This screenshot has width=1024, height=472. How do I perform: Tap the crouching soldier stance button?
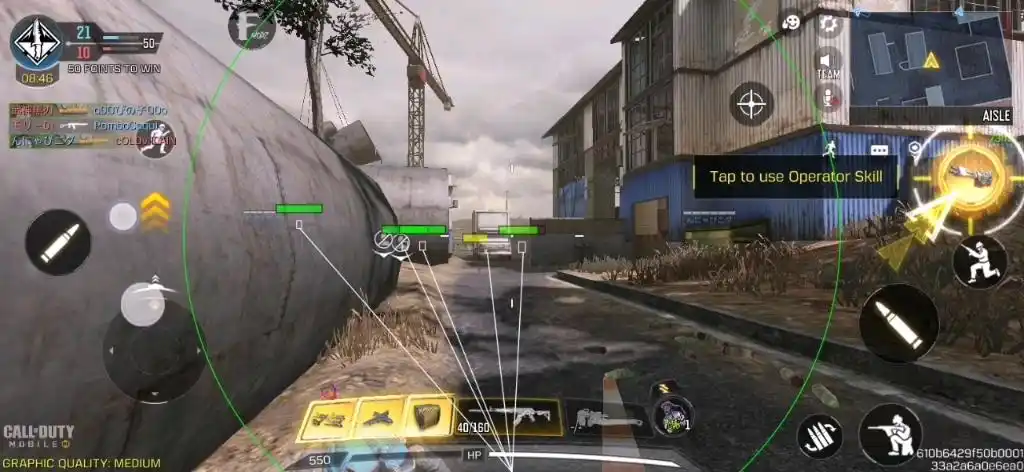tap(889, 434)
